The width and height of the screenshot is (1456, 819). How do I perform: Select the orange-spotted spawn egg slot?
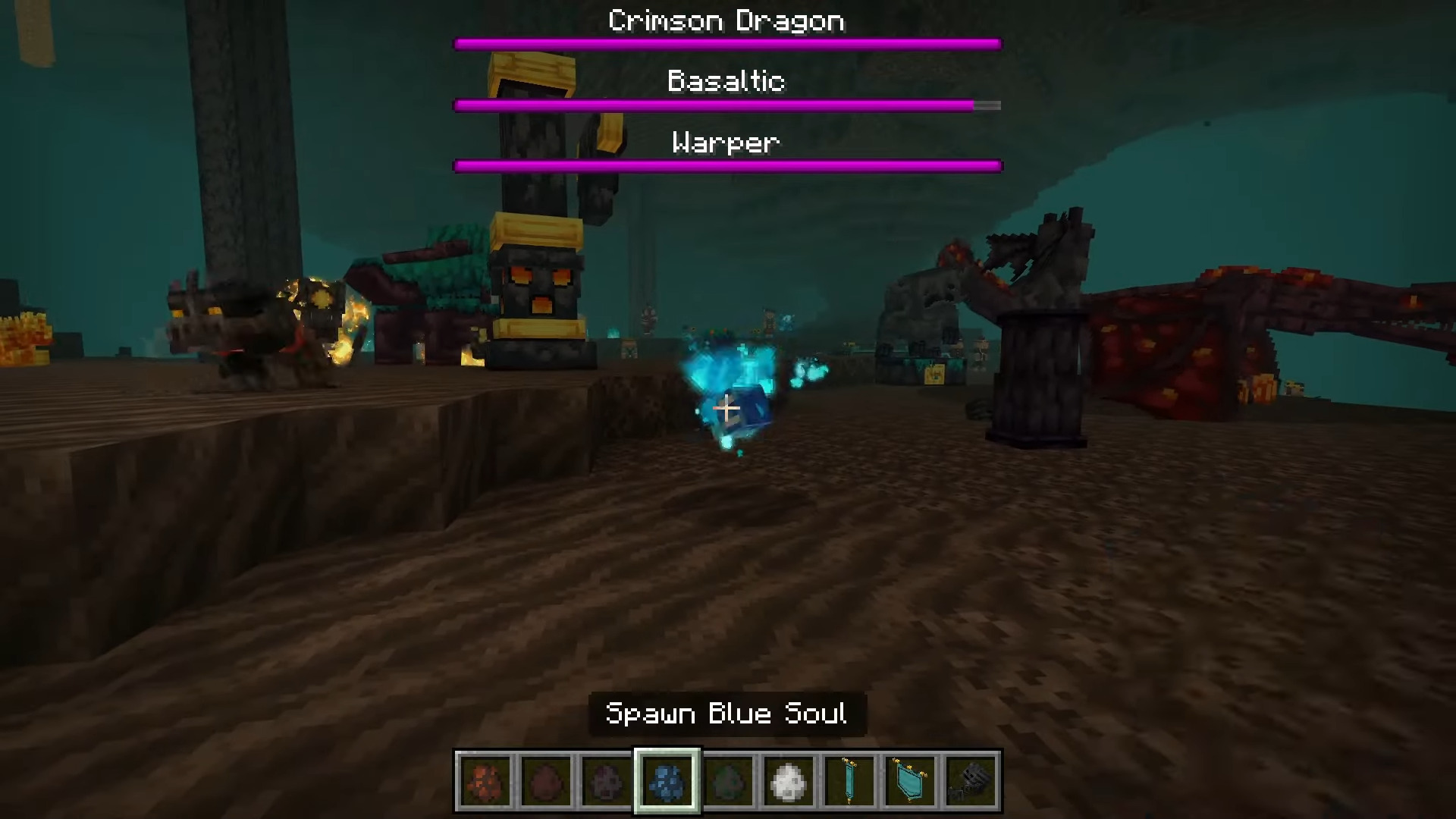point(485,781)
